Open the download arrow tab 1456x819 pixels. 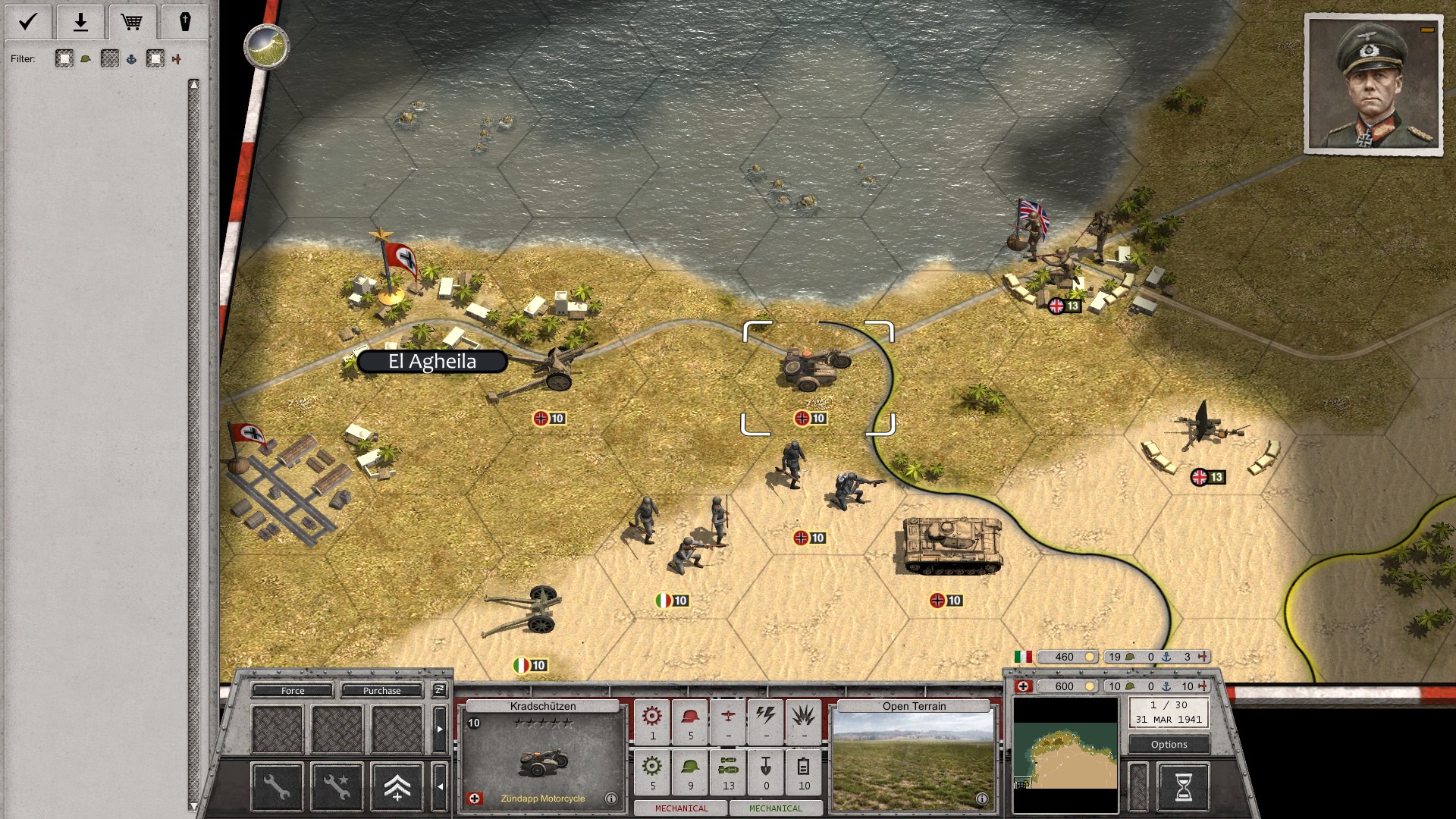[80, 21]
